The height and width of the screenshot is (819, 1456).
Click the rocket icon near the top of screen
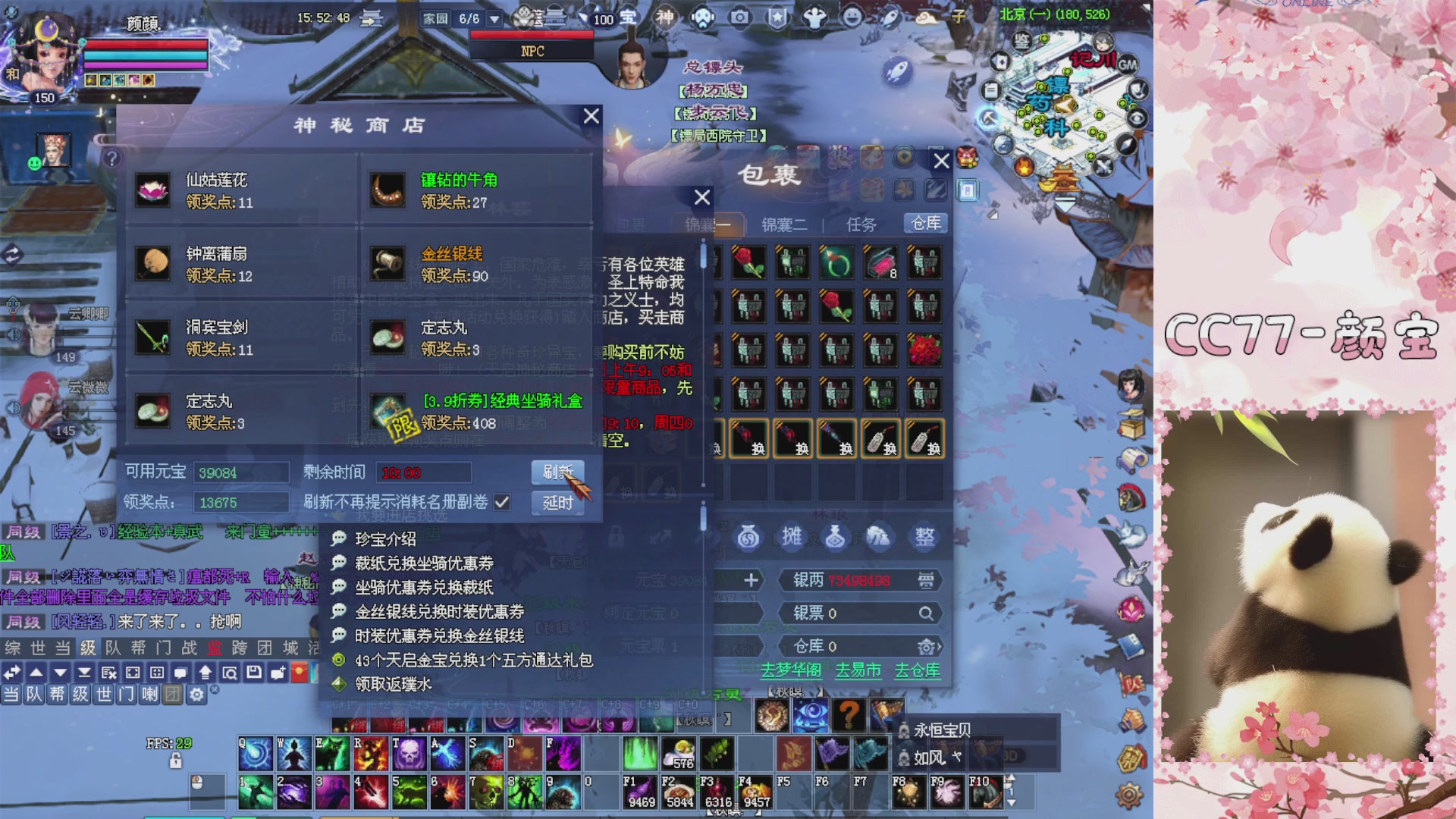pyautogui.click(x=896, y=70)
